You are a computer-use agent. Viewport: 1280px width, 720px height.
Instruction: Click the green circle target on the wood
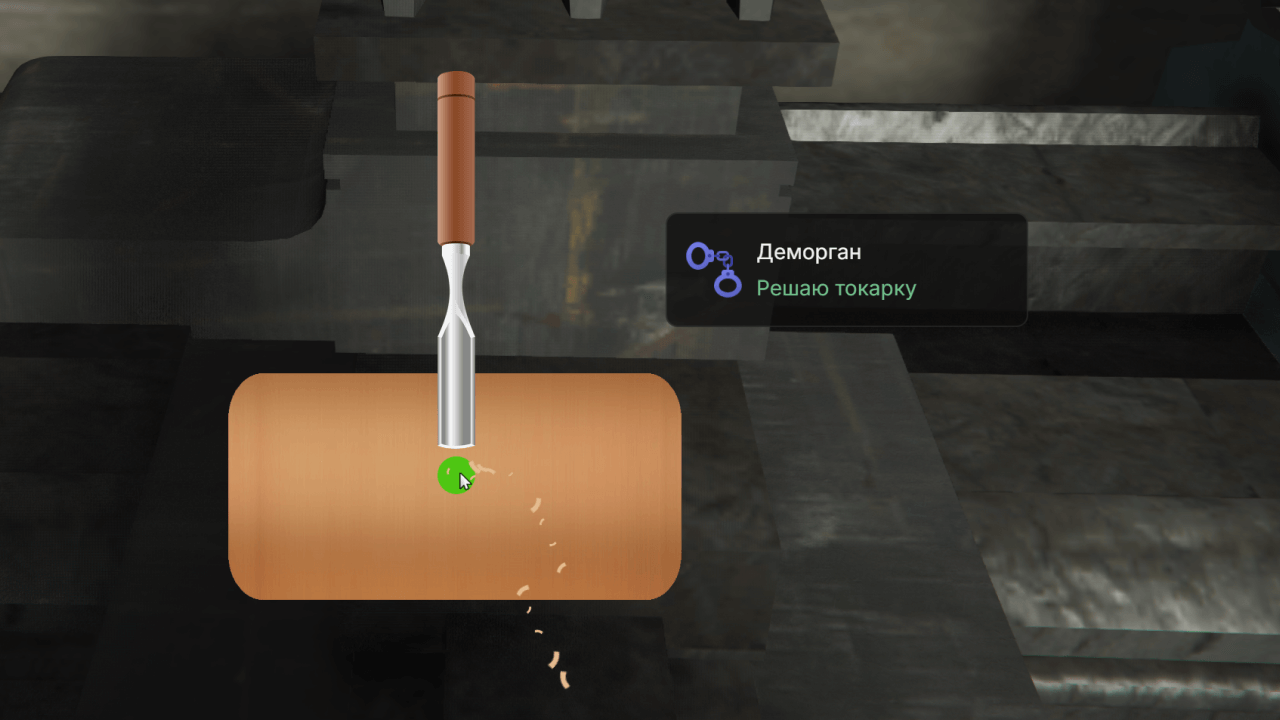pyautogui.click(x=455, y=476)
